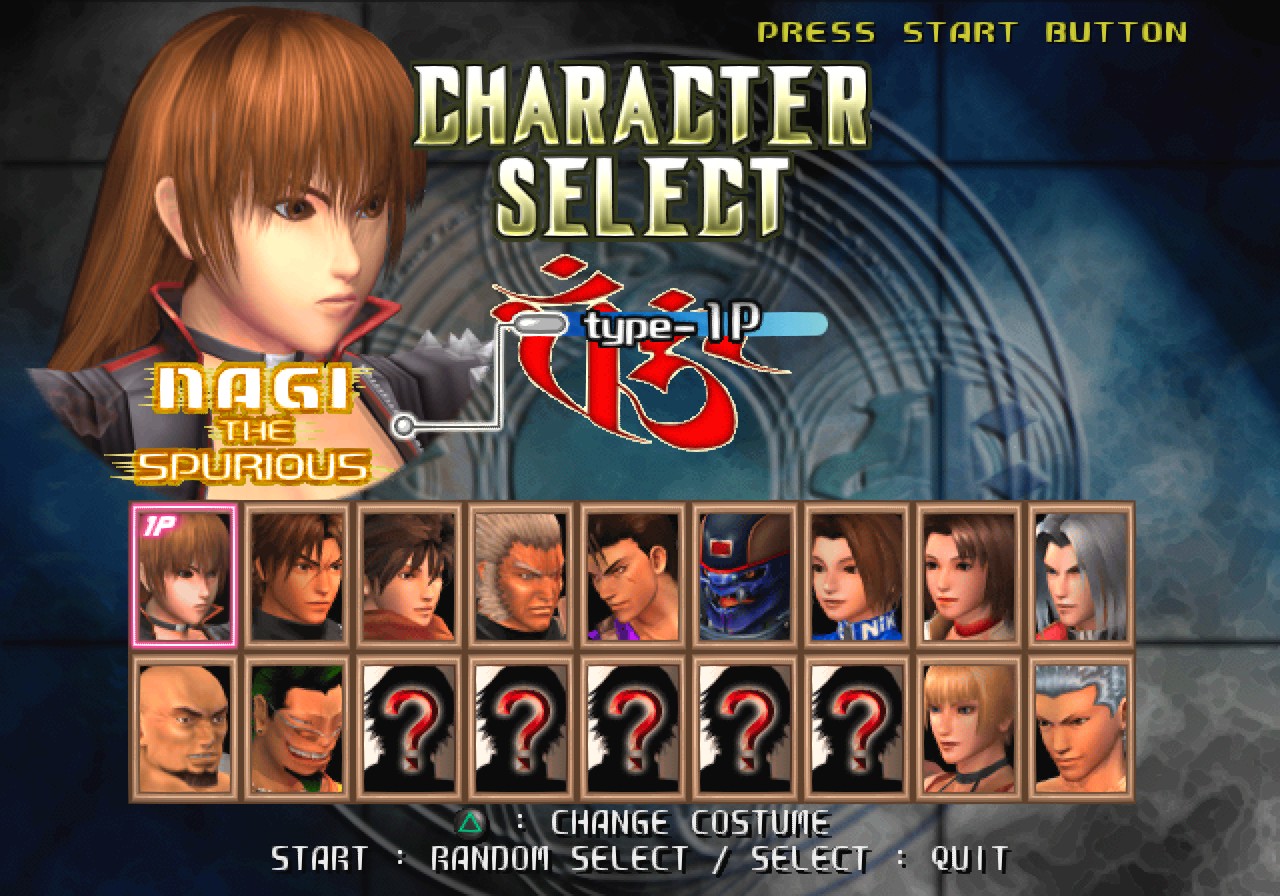Select the white-haired scowling fighter
The height and width of the screenshot is (896, 1280).
(x=520, y=572)
